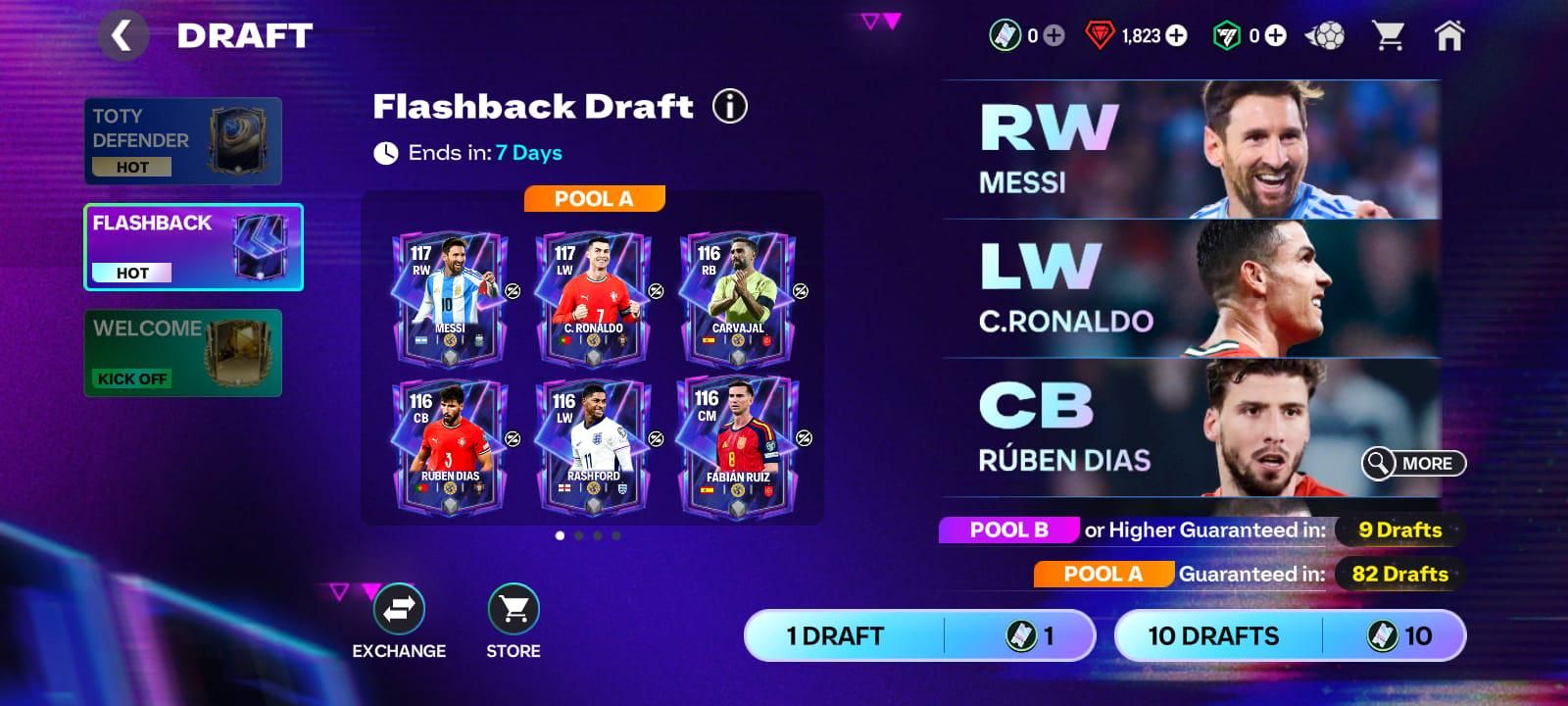Open the Welcome Kick Off draft tab

[x=183, y=353]
